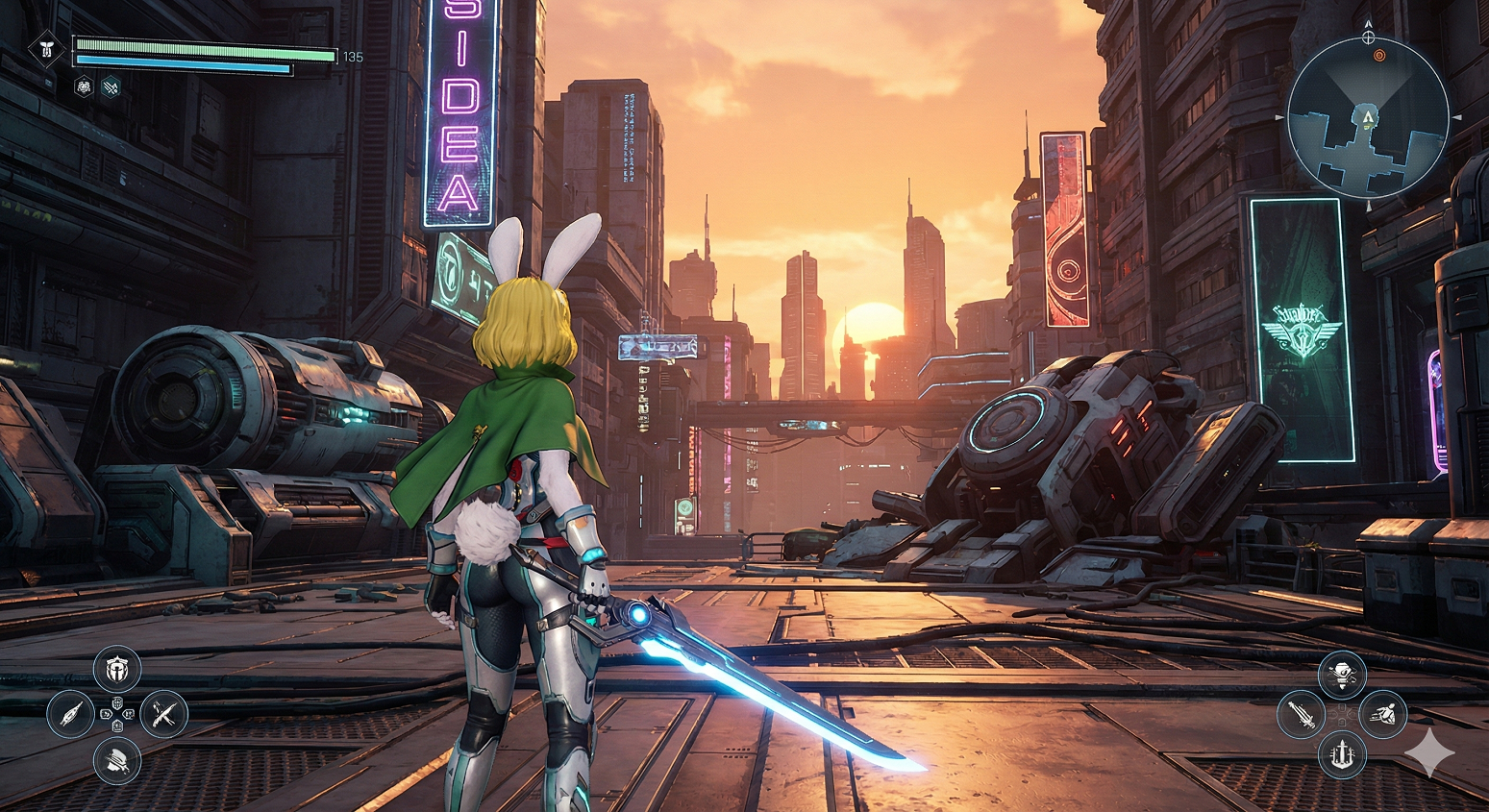Image resolution: width=1489 pixels, height=812 pixels.
Task: Select the greatsword skill icon
Action: [1301, 715]
